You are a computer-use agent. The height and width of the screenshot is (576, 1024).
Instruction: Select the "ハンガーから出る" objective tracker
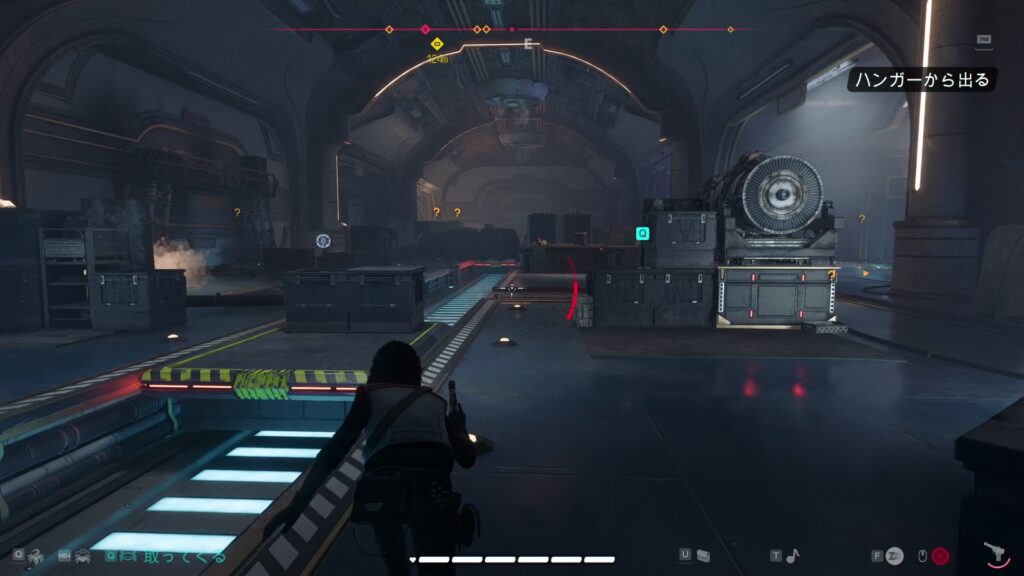[923, 79]
